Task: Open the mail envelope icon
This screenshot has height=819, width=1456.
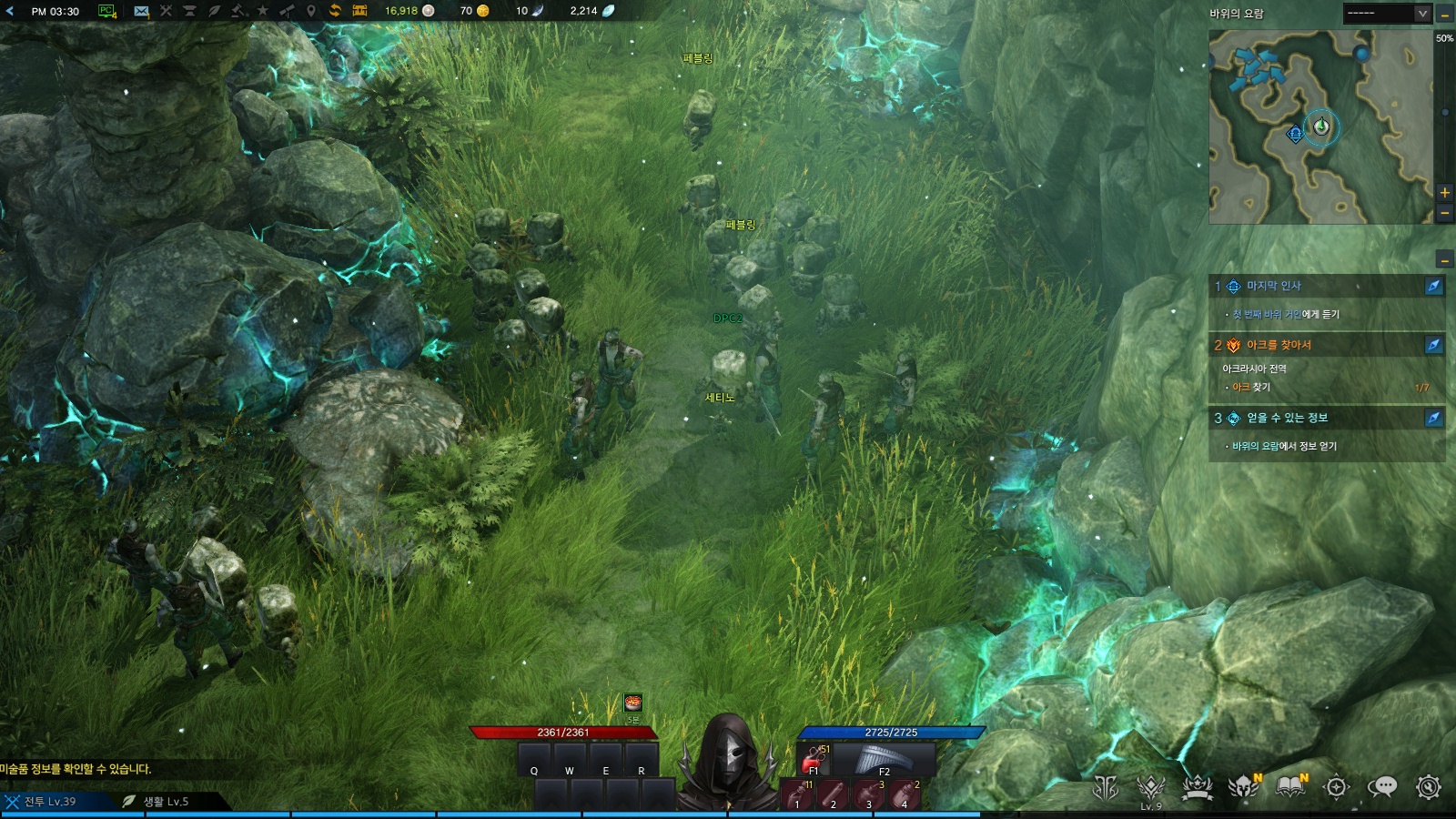Action: pyautogui.click(x=141, y=11)
